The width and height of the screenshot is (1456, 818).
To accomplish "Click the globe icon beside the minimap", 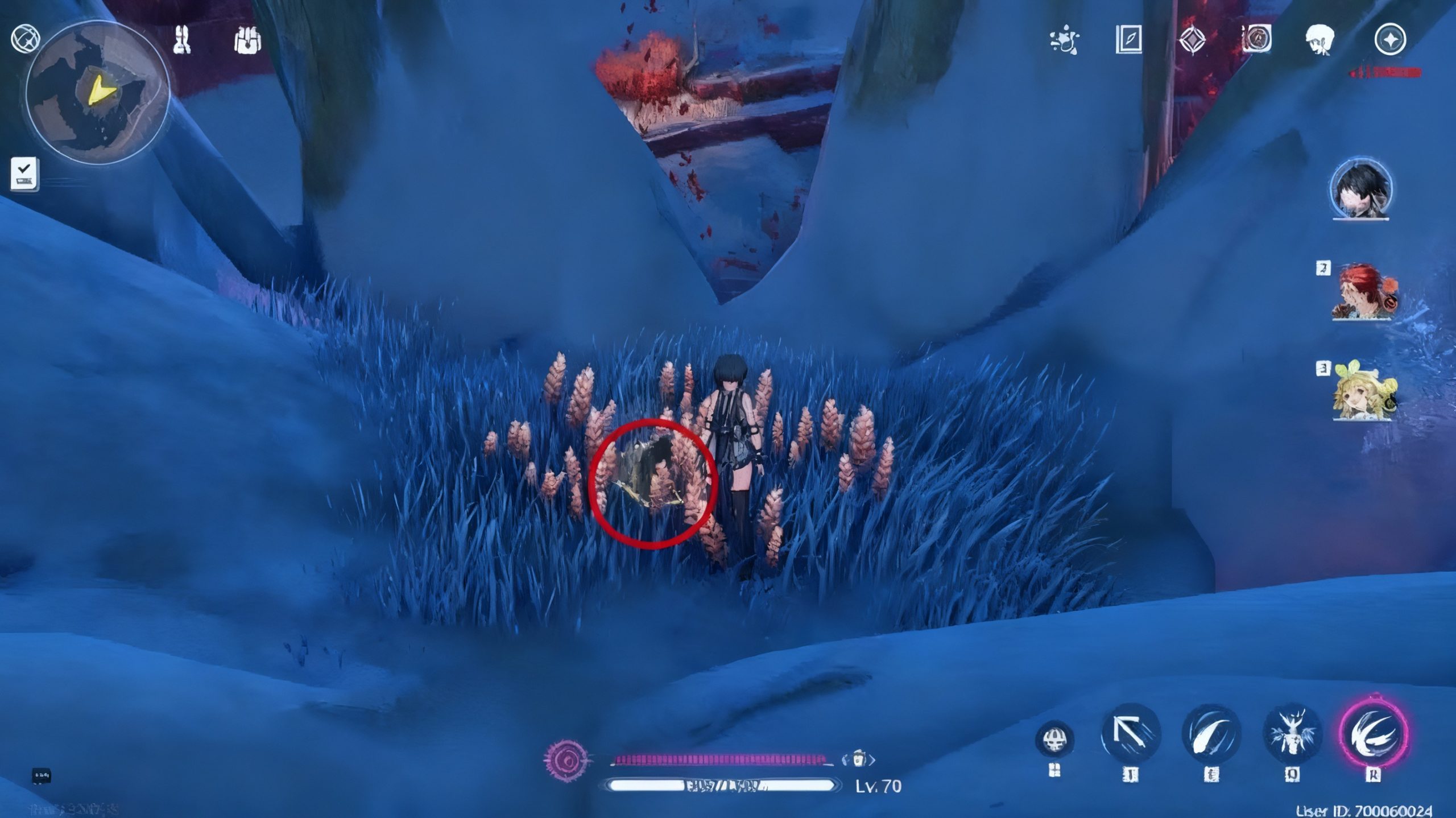I will pos(25,39).
